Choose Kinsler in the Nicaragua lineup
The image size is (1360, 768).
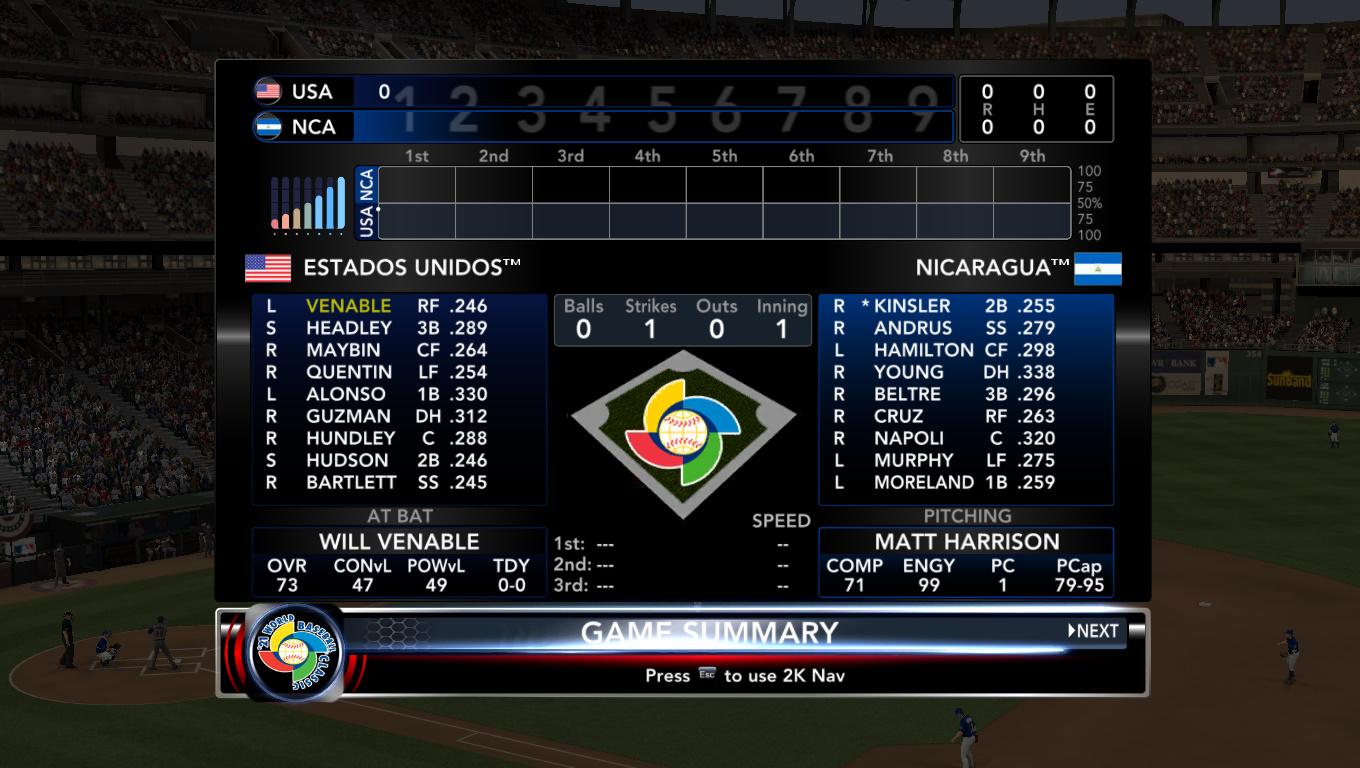tap(911, 306)
